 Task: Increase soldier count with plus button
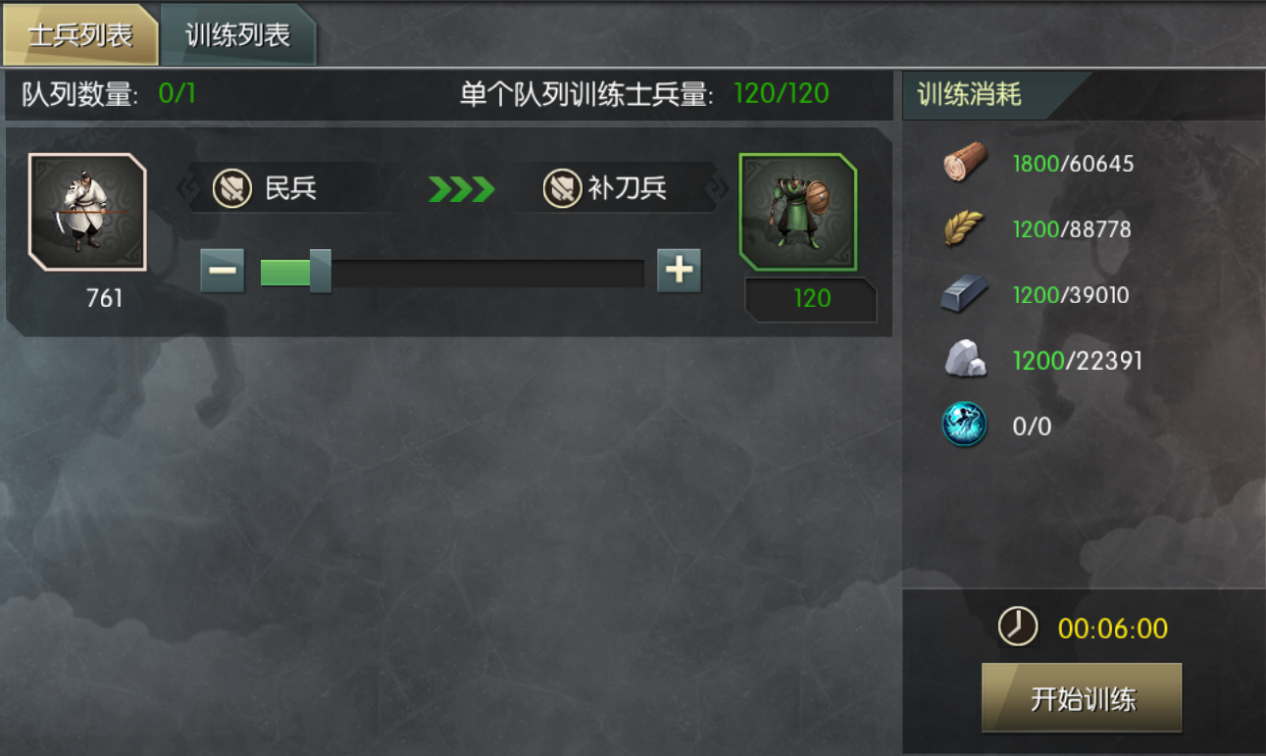pos(679,271)
